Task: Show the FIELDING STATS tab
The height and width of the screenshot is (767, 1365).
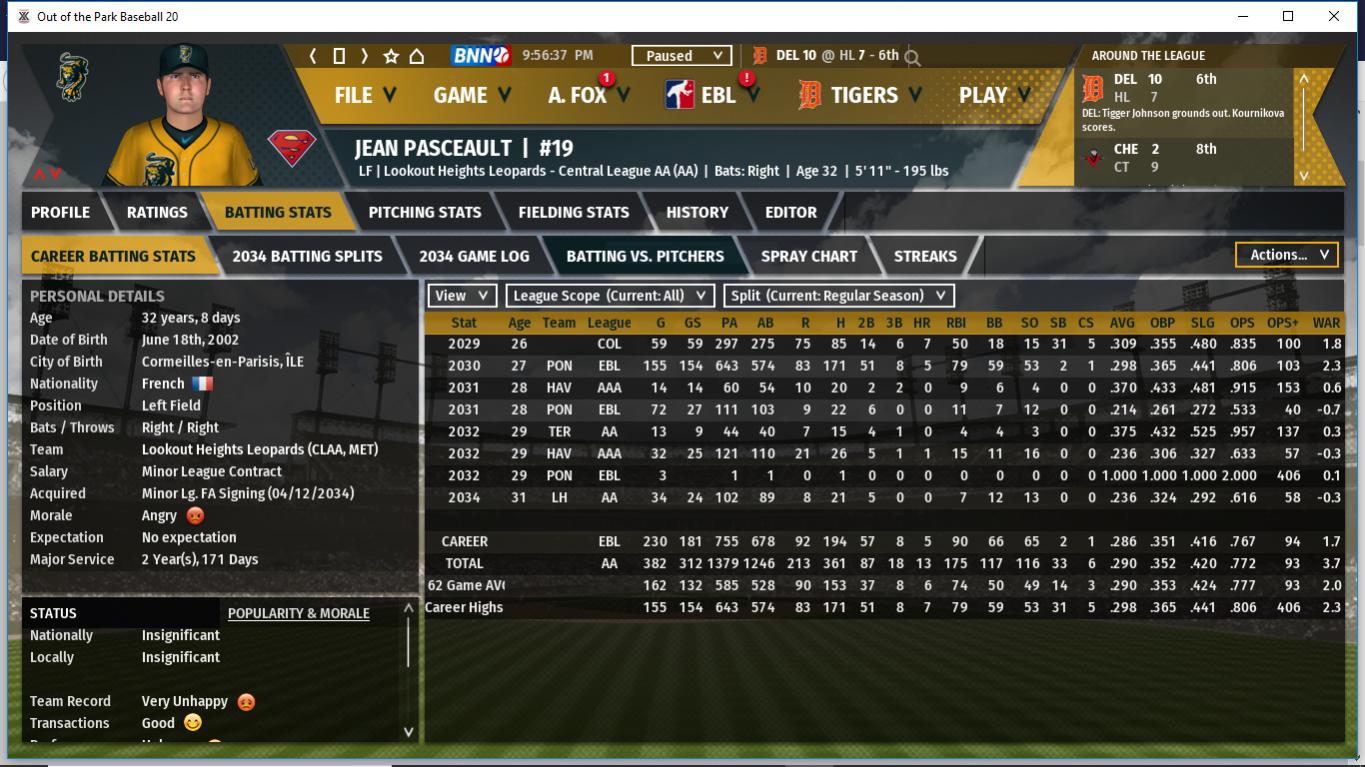Action: click(573, 212)
